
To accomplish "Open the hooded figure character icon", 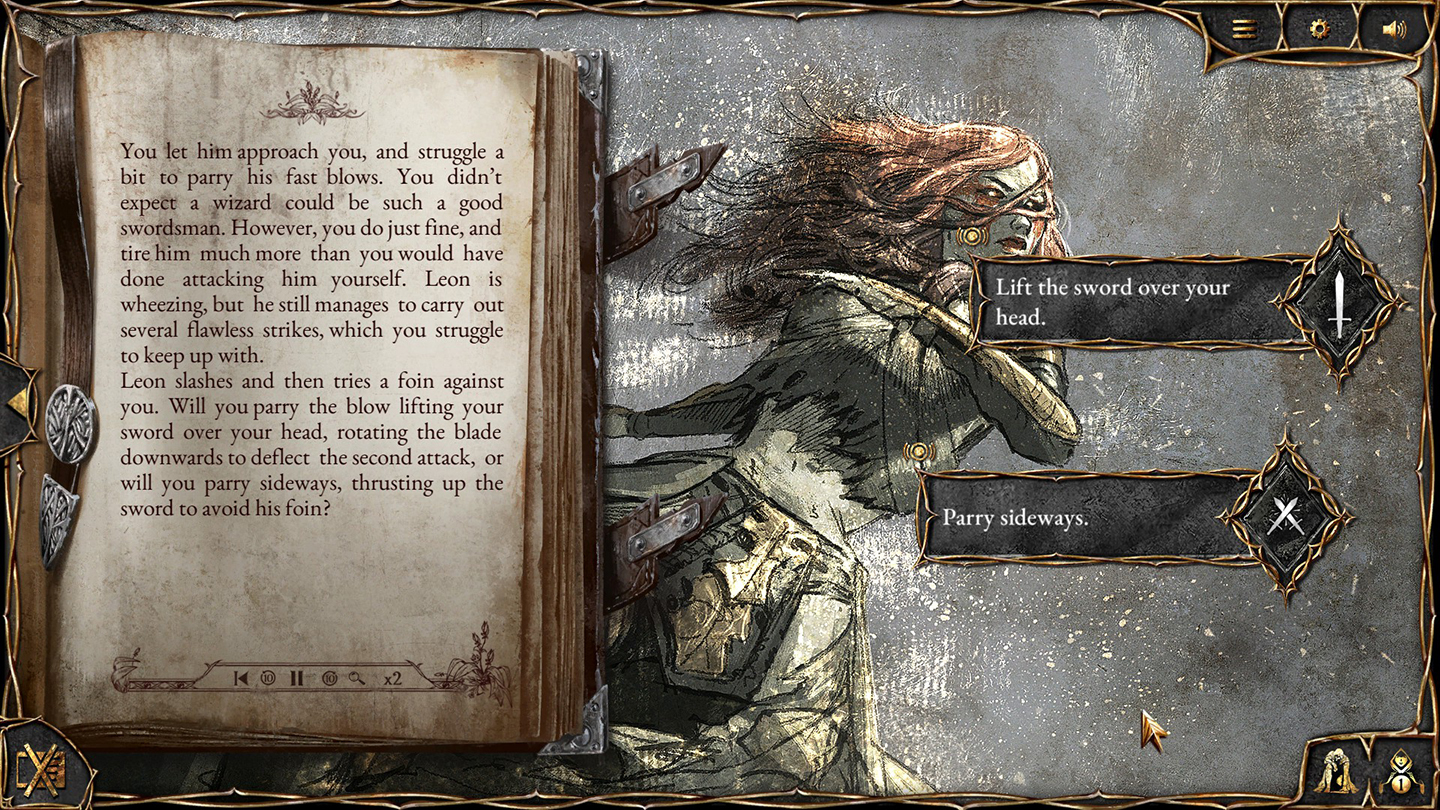I will (x=1336, y=770).
